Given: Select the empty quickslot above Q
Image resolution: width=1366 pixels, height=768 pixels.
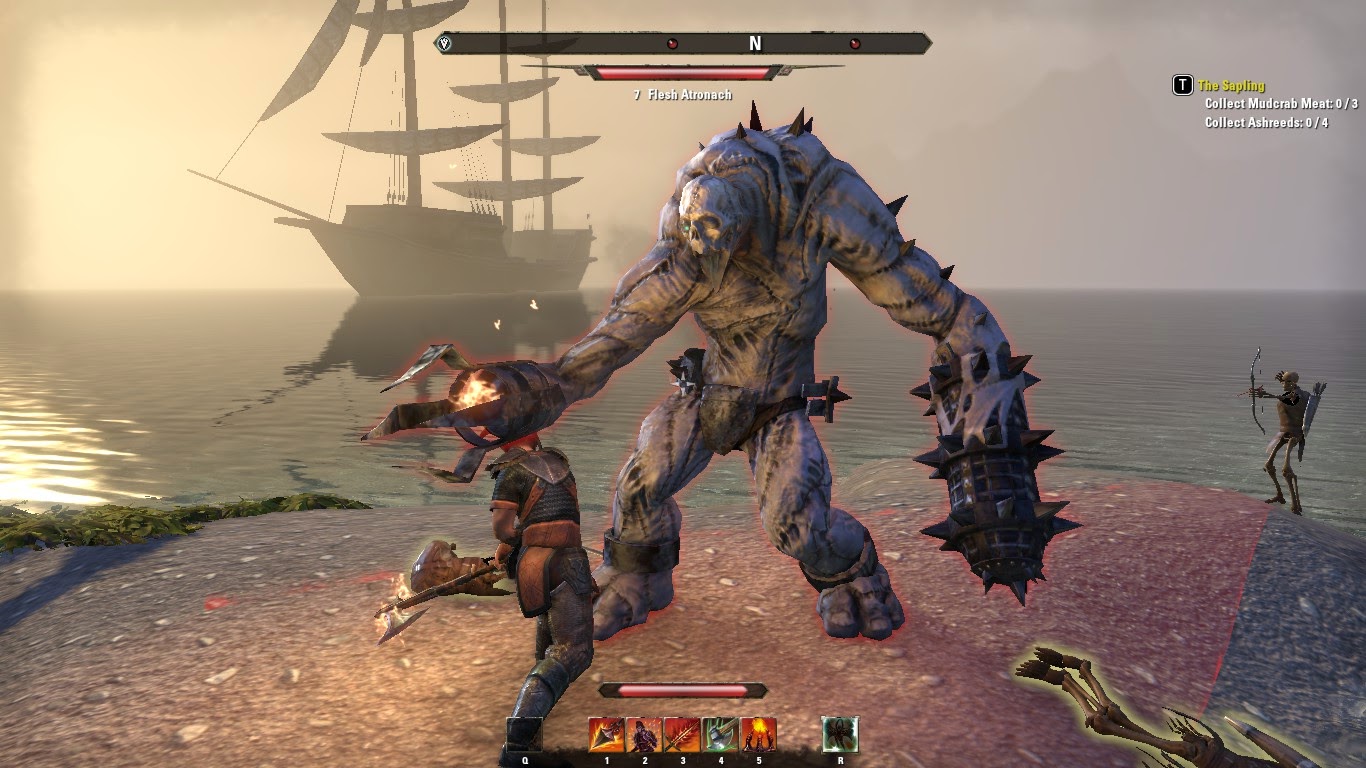Looking at the screenshot, I should (525, 735).
